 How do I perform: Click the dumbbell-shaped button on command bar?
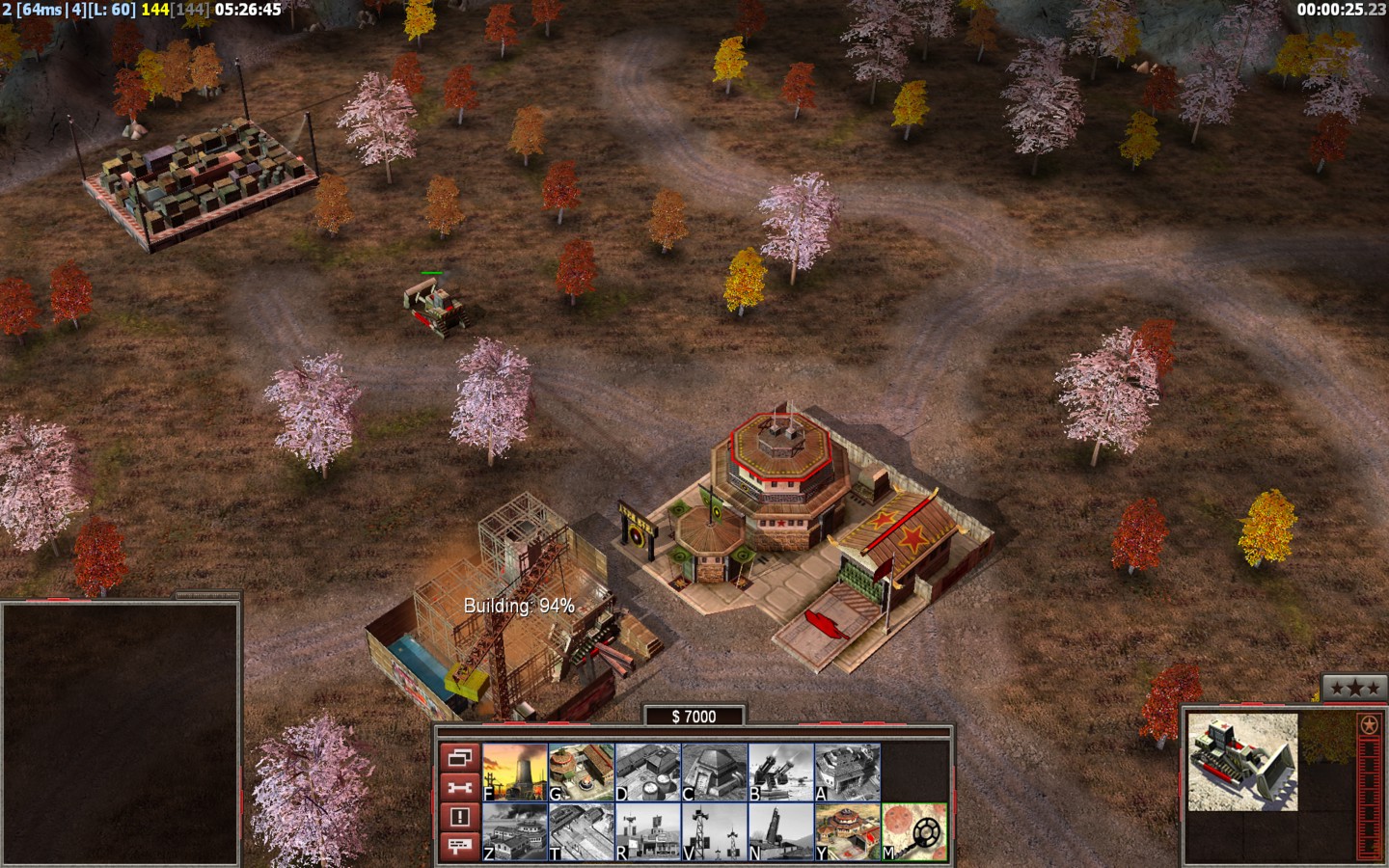point(460,787)
